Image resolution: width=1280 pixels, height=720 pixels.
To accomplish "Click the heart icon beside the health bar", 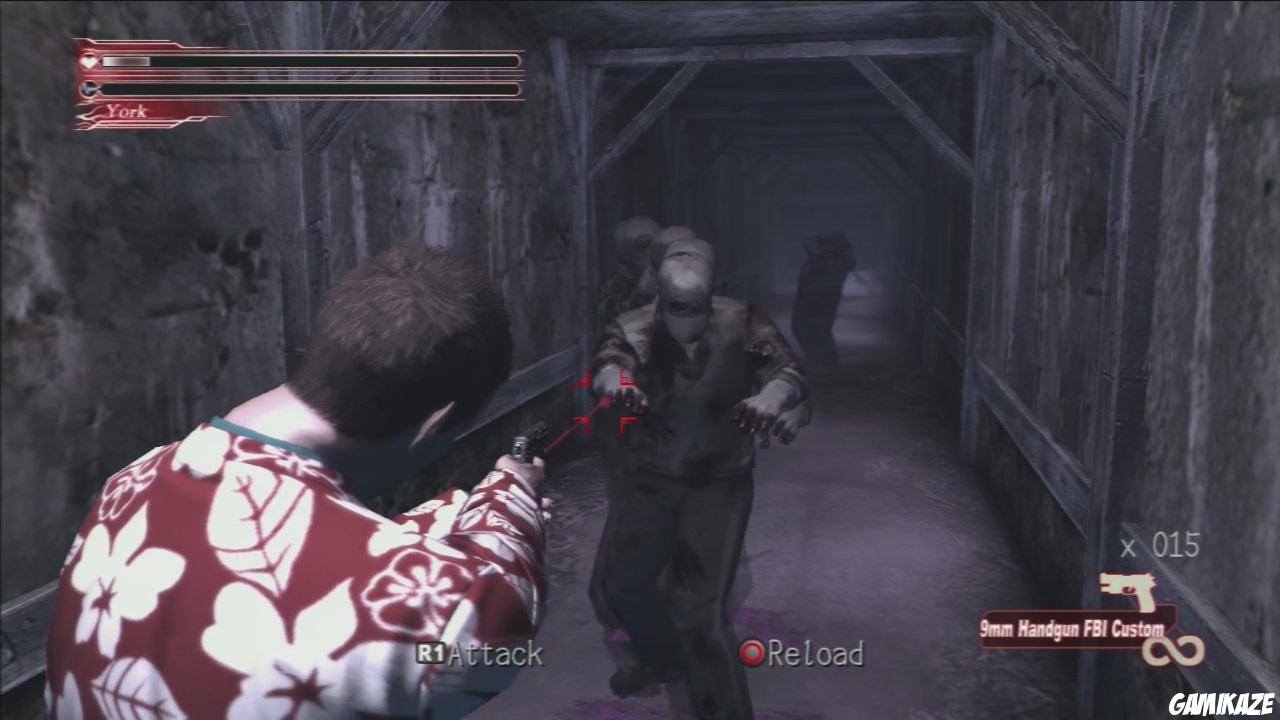I will [x=89, y=62].
